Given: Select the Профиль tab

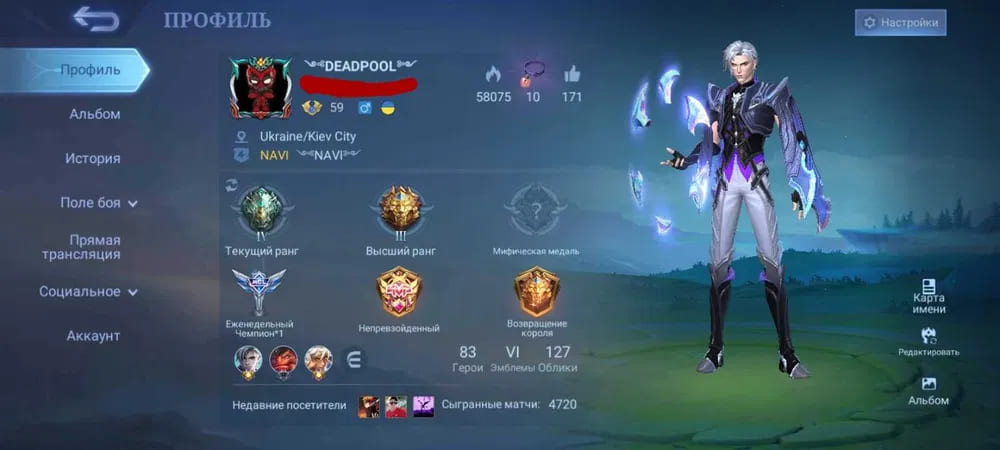Looking at the screenshot, I should [x=90, y=70].
